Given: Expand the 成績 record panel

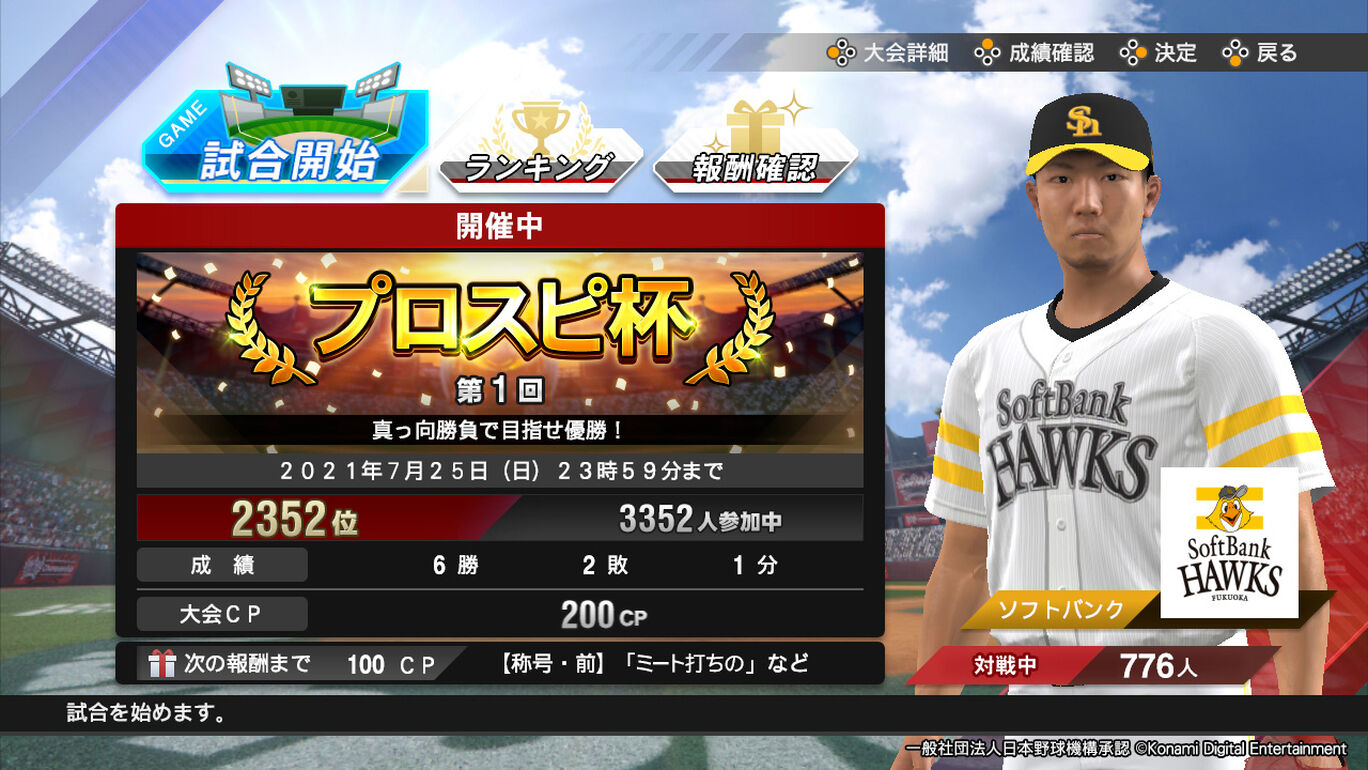Looking at the screenshot, I should click(x=500, y=565).
